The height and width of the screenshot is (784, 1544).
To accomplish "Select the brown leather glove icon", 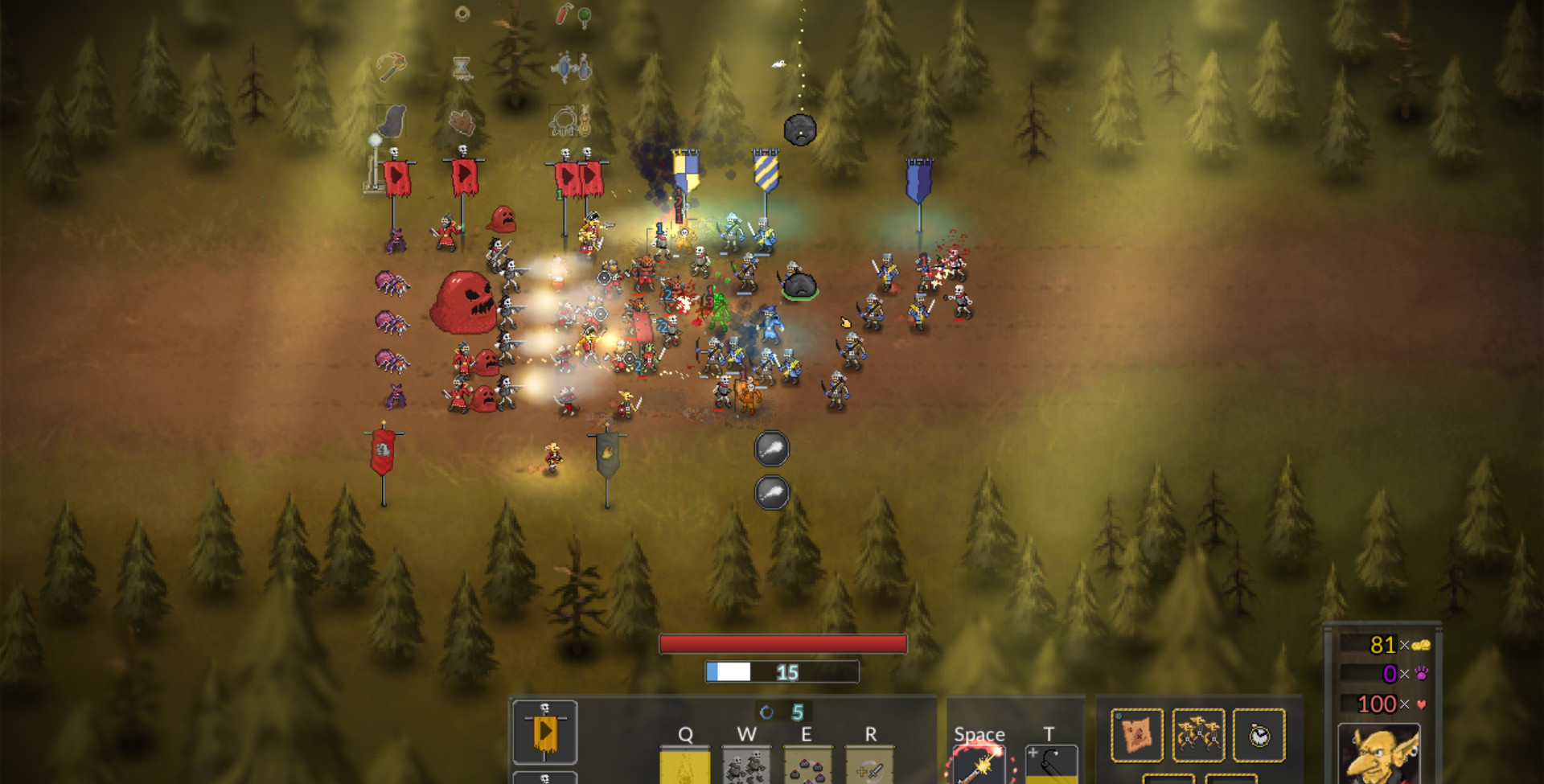I will [x=462, y=121].
